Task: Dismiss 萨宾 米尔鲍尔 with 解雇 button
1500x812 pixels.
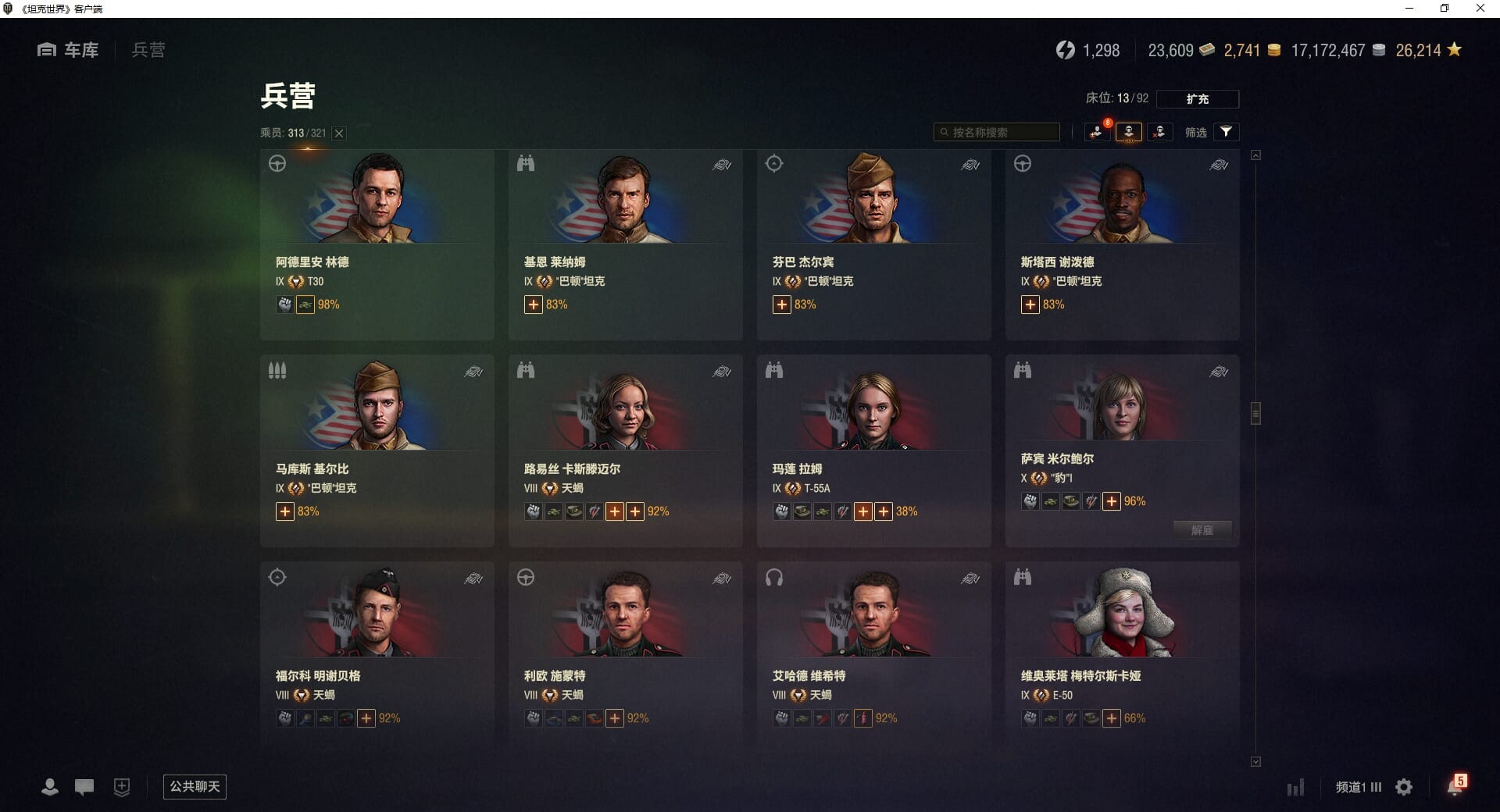Action: (1202, 530)
